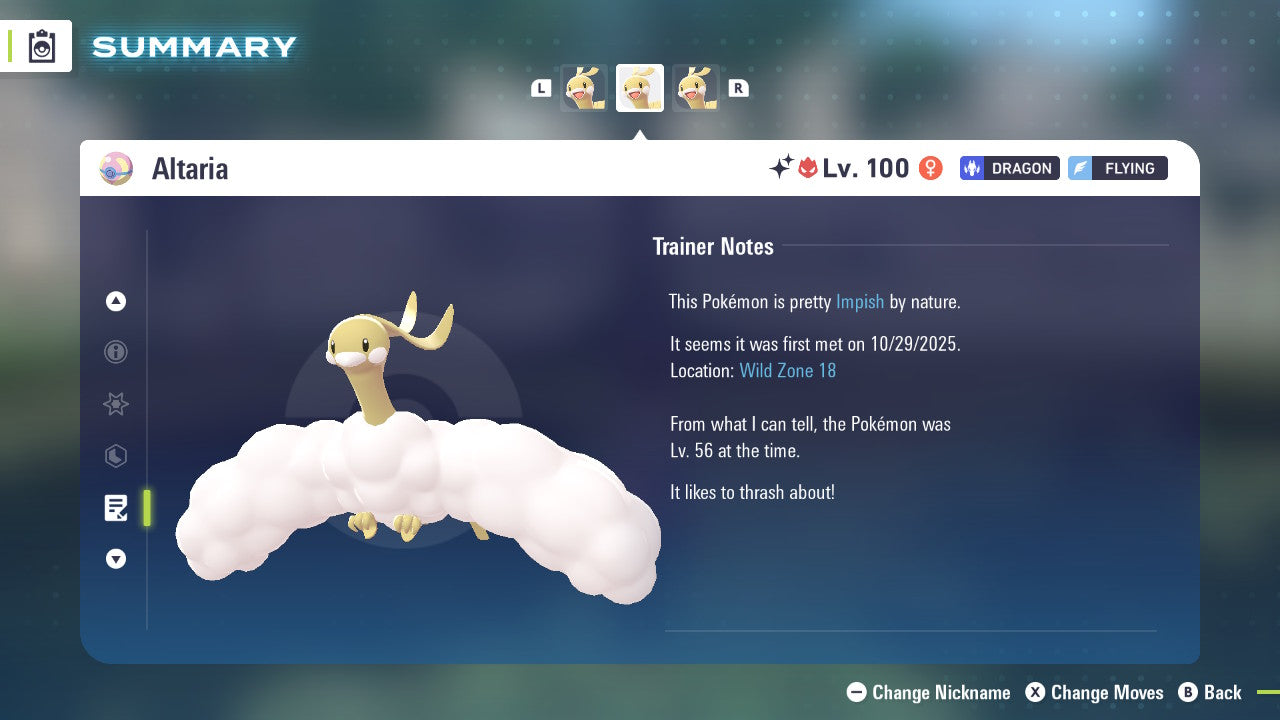The width and height of the screenshot is (1280, 720).
Task: Select the female gender symbol
Action: point(929,168)
